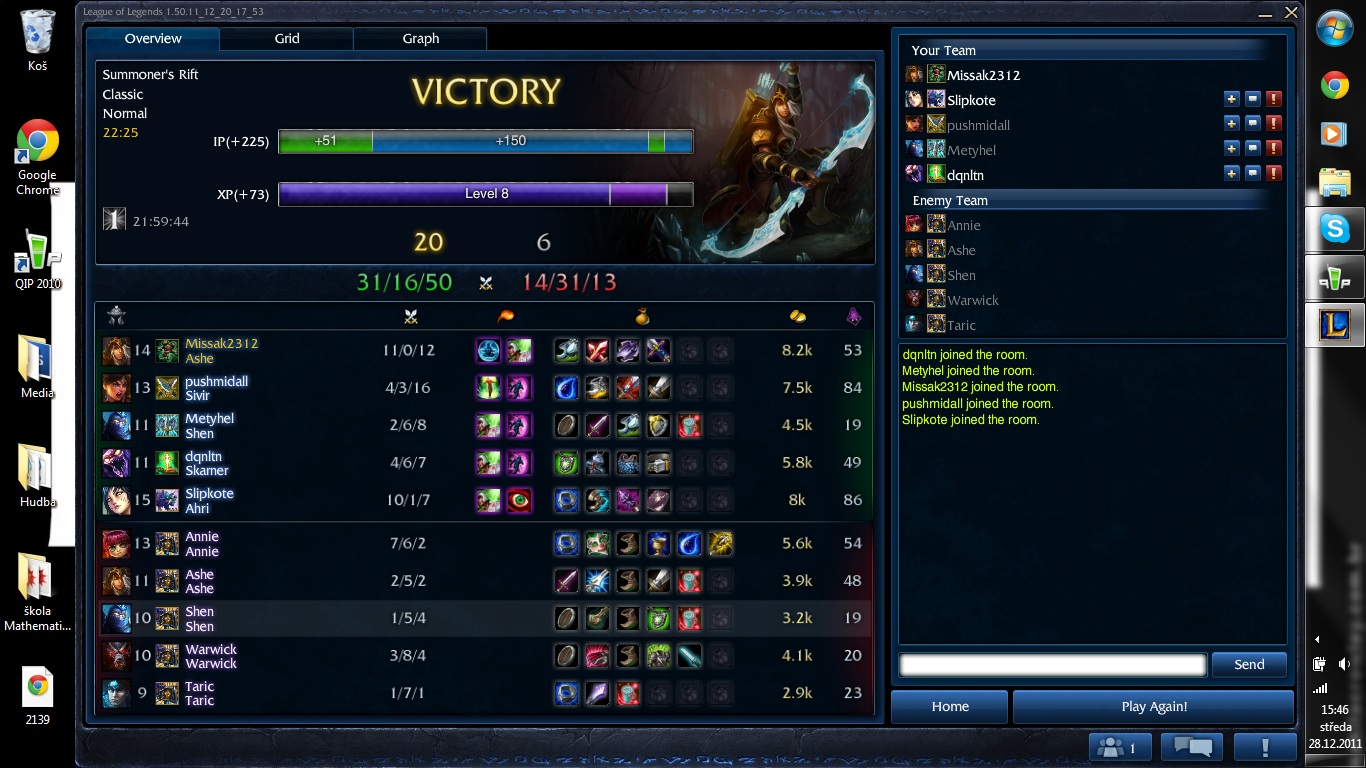Screen dimensions: 1366x768
Task: Click the plus button beside dqnltn
Action: [1232, 174]
